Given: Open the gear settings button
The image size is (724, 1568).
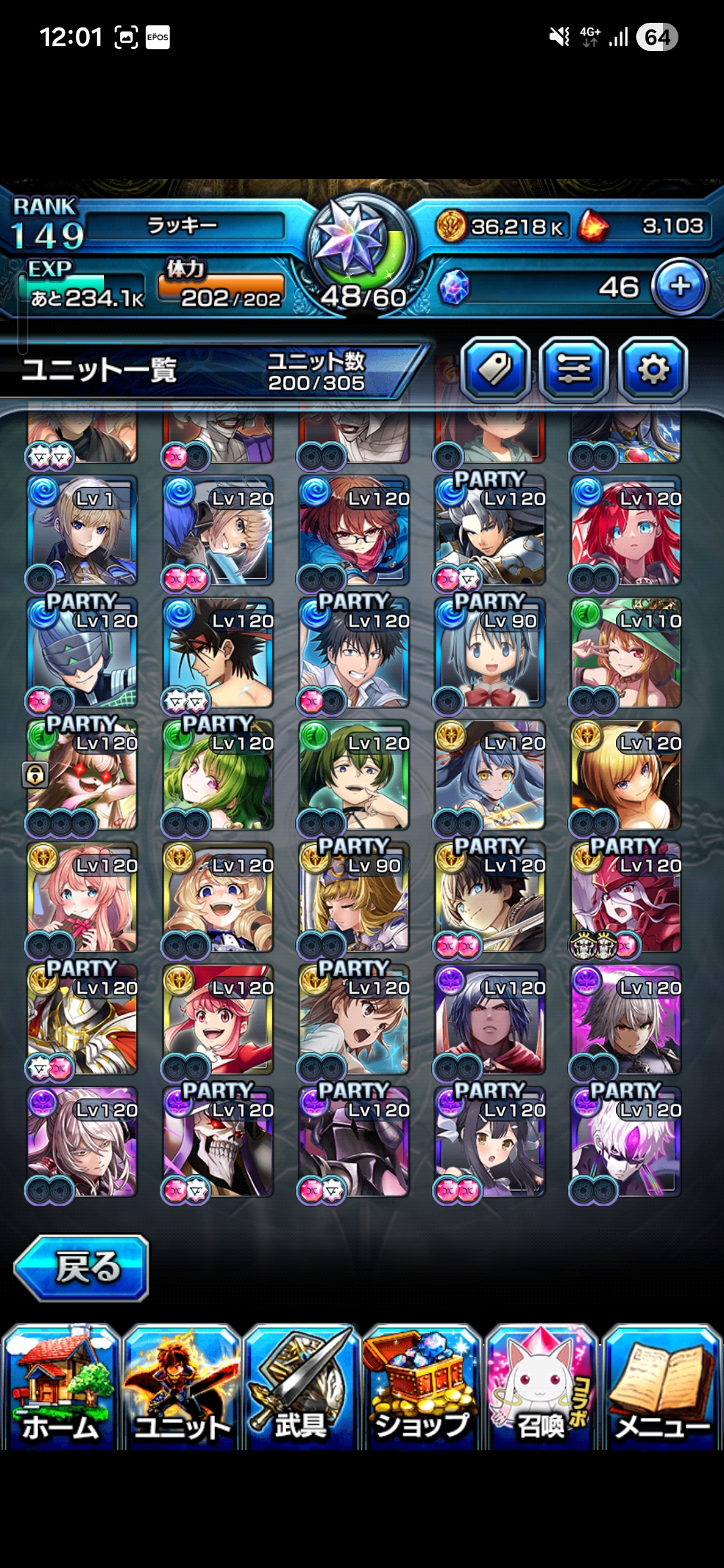Looking at the screenshot, I should [x=653, y=369].
